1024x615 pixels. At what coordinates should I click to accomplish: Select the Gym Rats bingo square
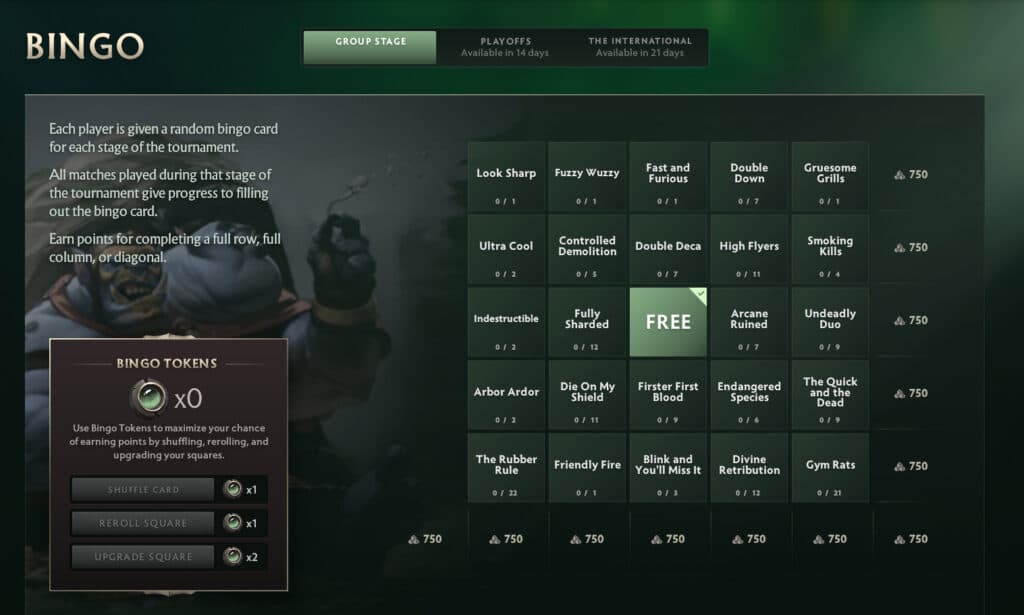[830, 468]
